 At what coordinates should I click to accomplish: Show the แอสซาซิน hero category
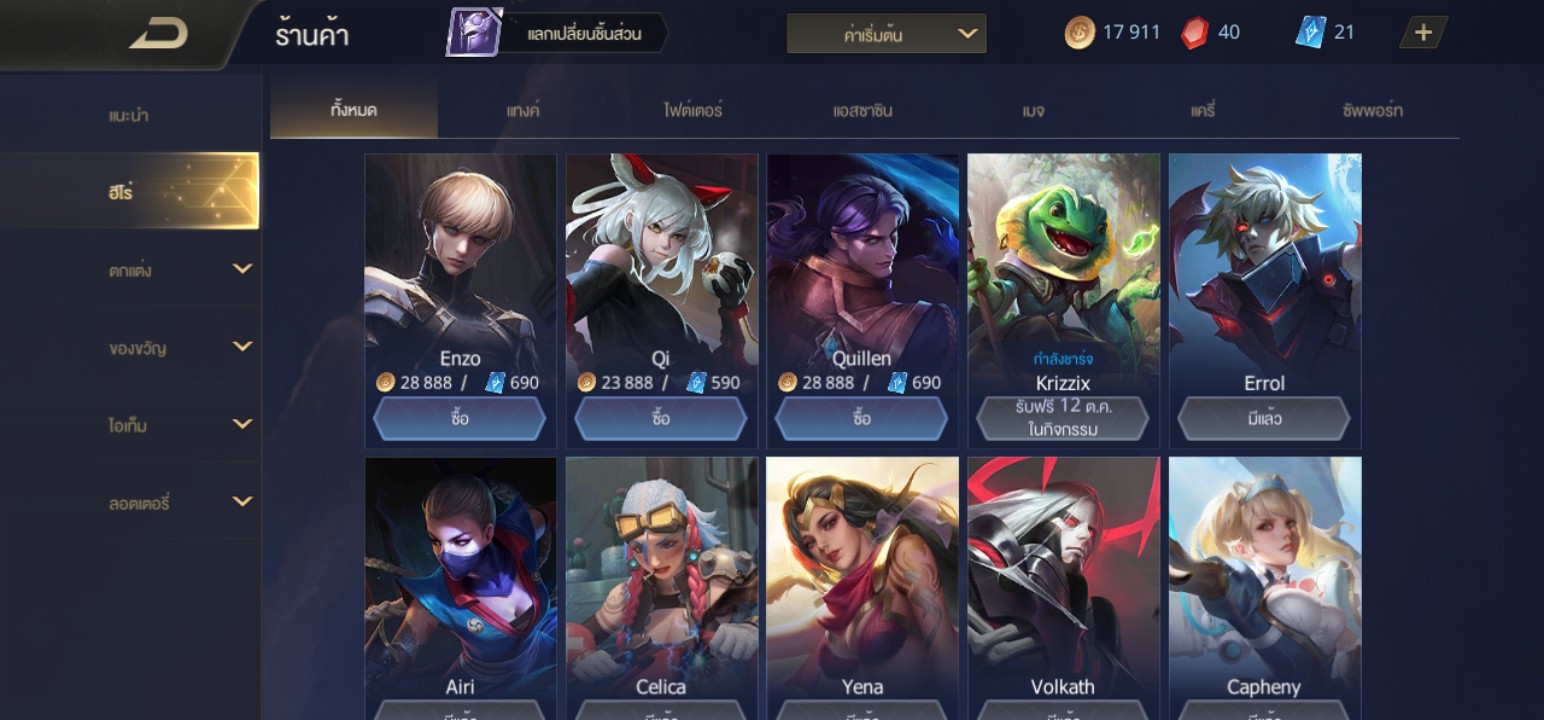pos(862,111)
